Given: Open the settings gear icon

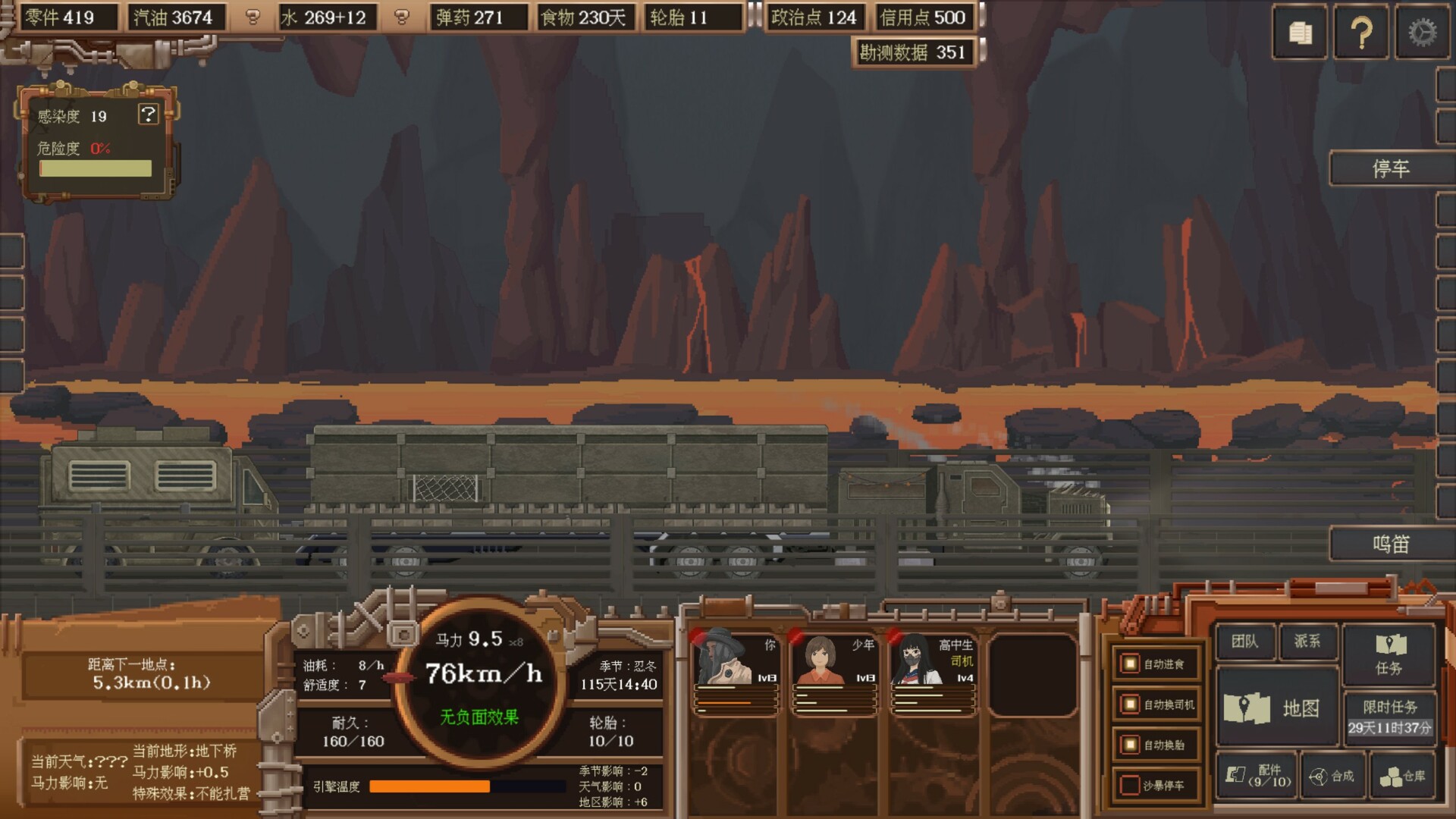Looking at the screenshot, I should 1422,33.
